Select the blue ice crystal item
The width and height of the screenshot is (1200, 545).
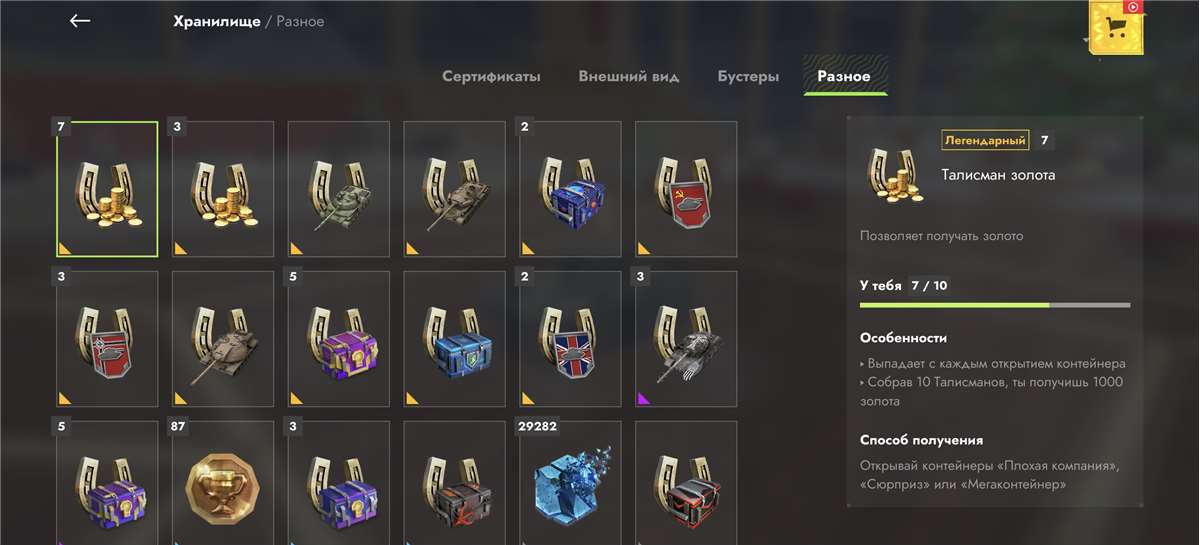pyautogui.click(x=571, y=485)
